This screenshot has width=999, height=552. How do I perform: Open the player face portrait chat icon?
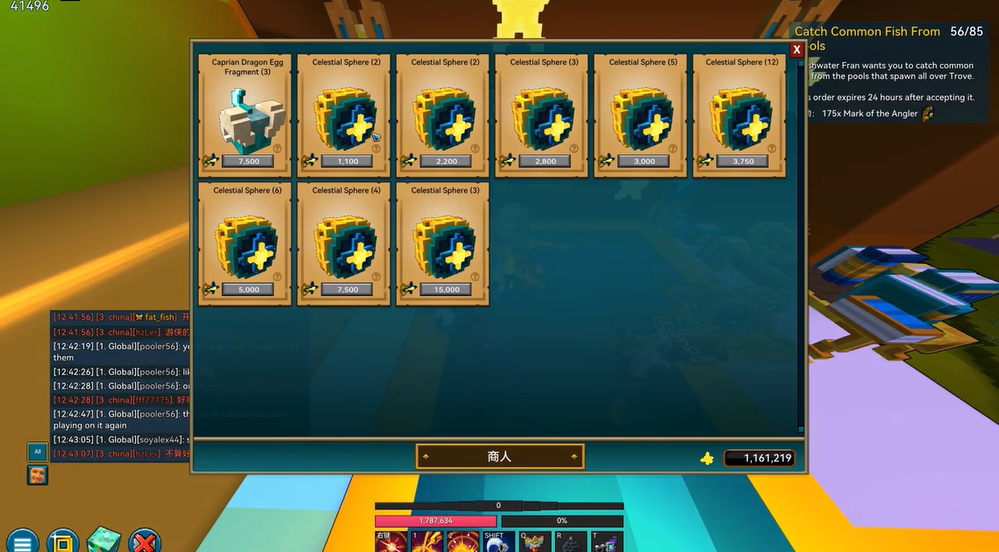(x=37, y=475)
